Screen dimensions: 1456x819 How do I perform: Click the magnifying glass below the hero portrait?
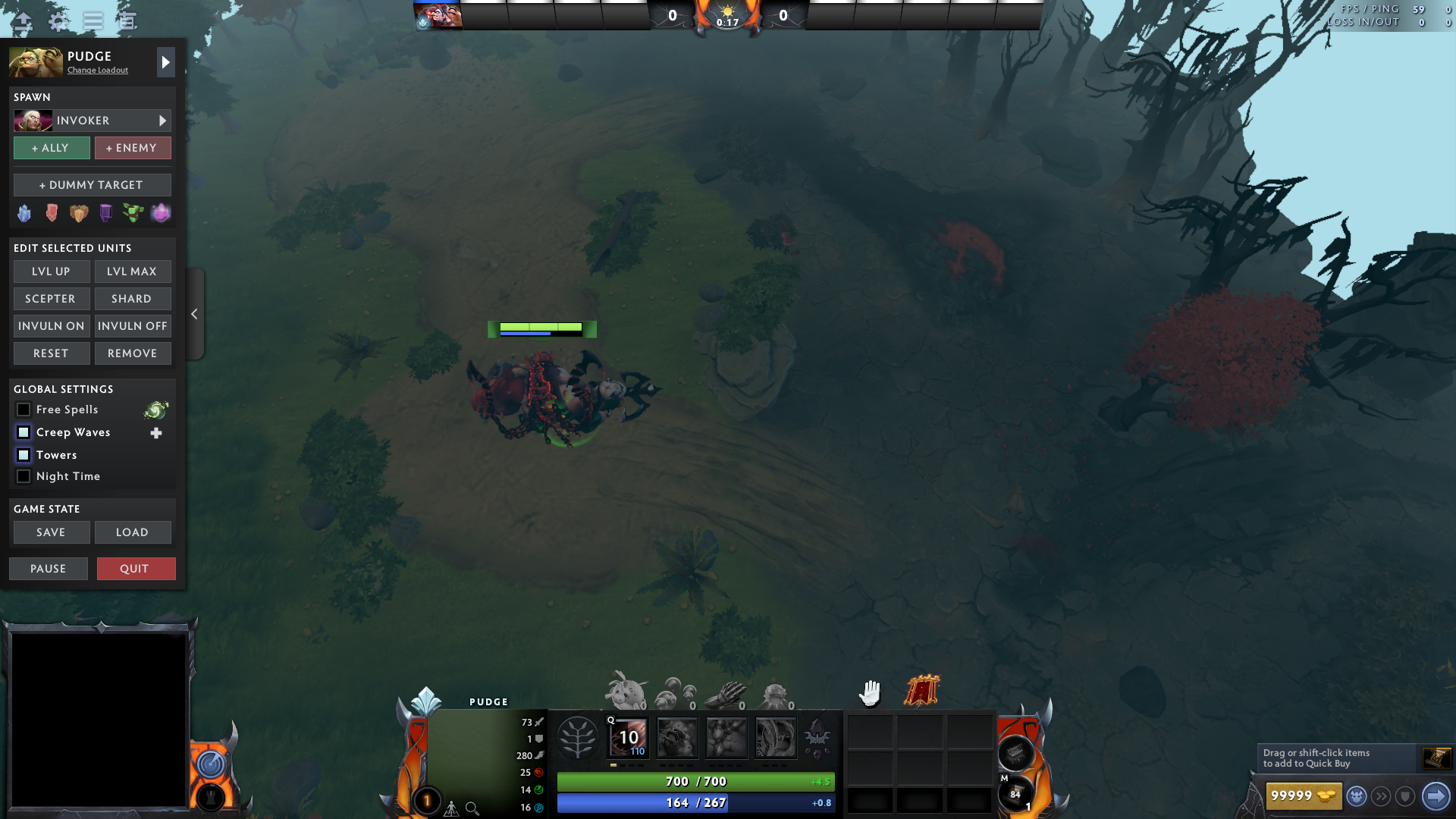coord(471,808)
